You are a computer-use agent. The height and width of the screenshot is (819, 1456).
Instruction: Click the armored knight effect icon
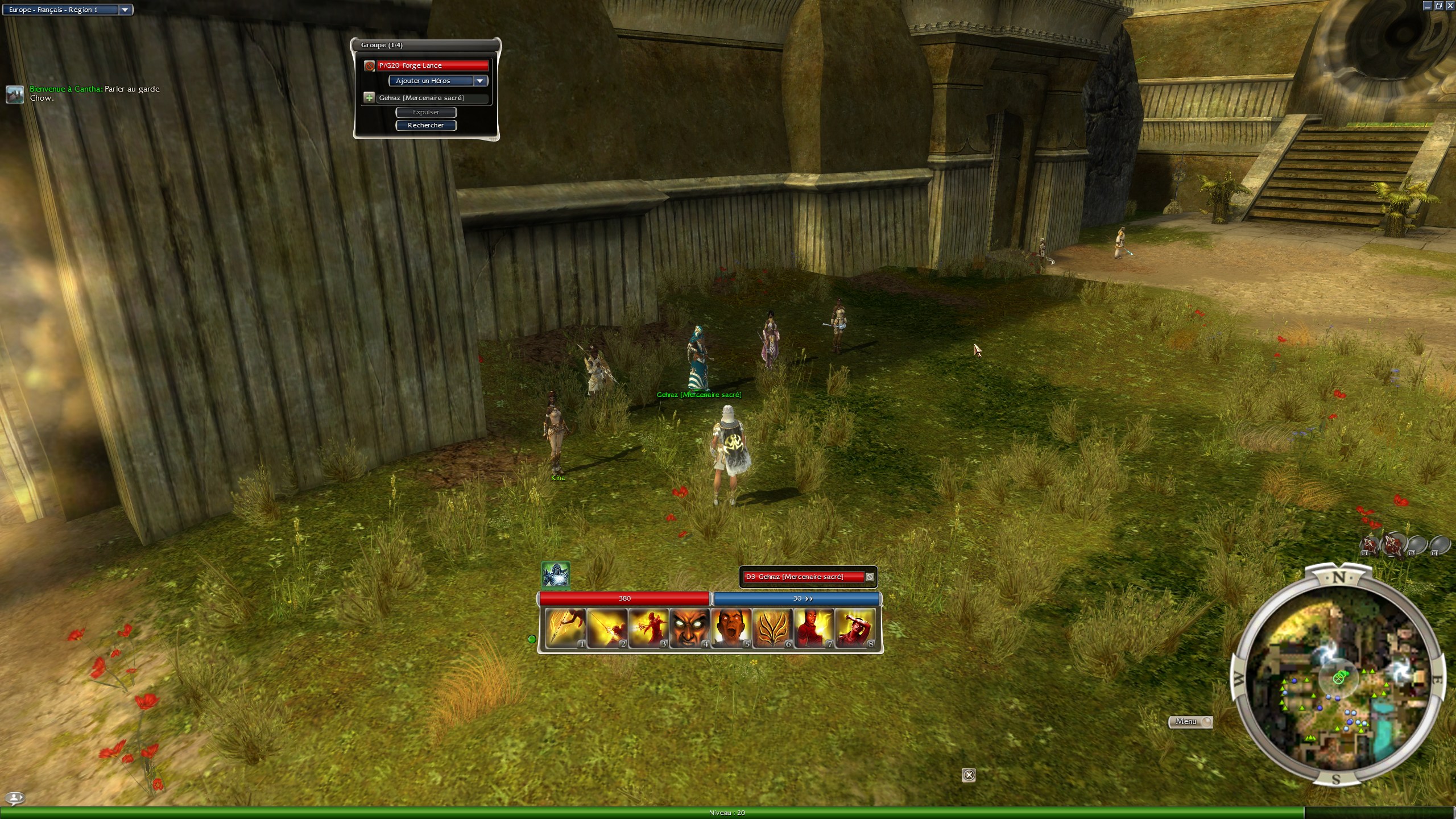[x=555, y=575]
